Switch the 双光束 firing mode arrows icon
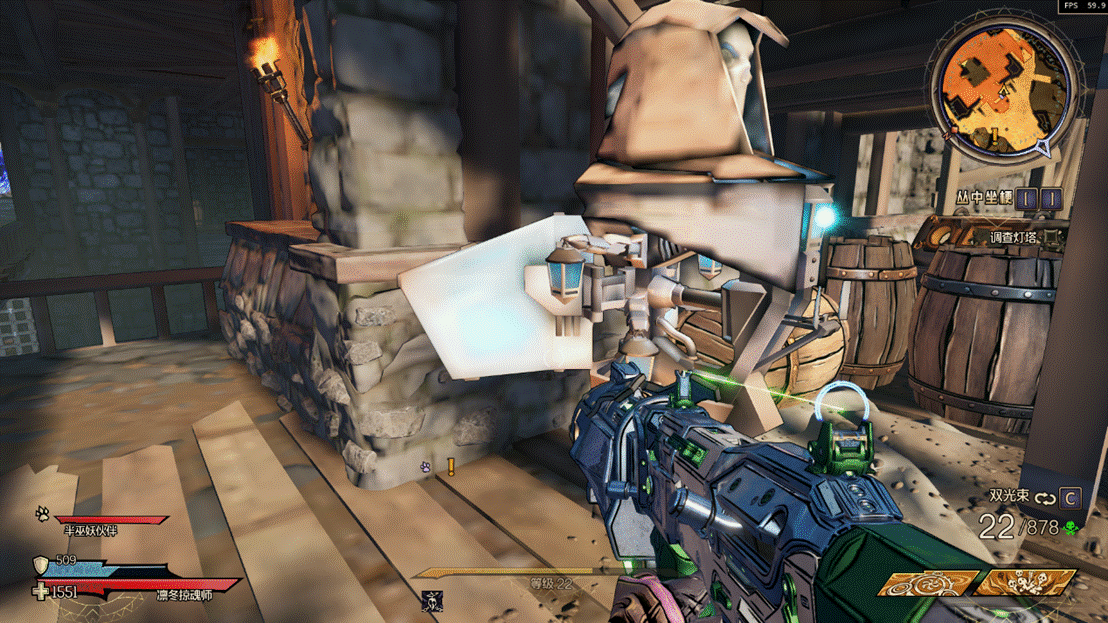 1046,497
